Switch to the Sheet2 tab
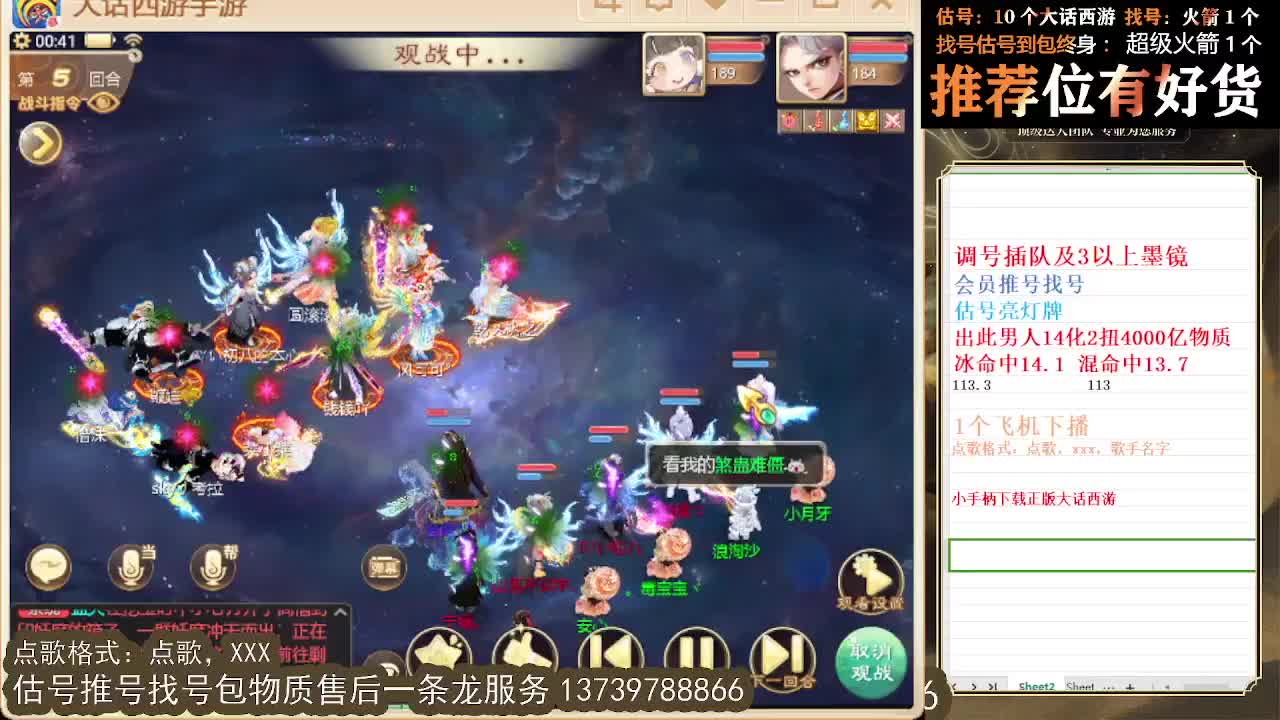The image size is (1280, 720). coord(1037,686)
